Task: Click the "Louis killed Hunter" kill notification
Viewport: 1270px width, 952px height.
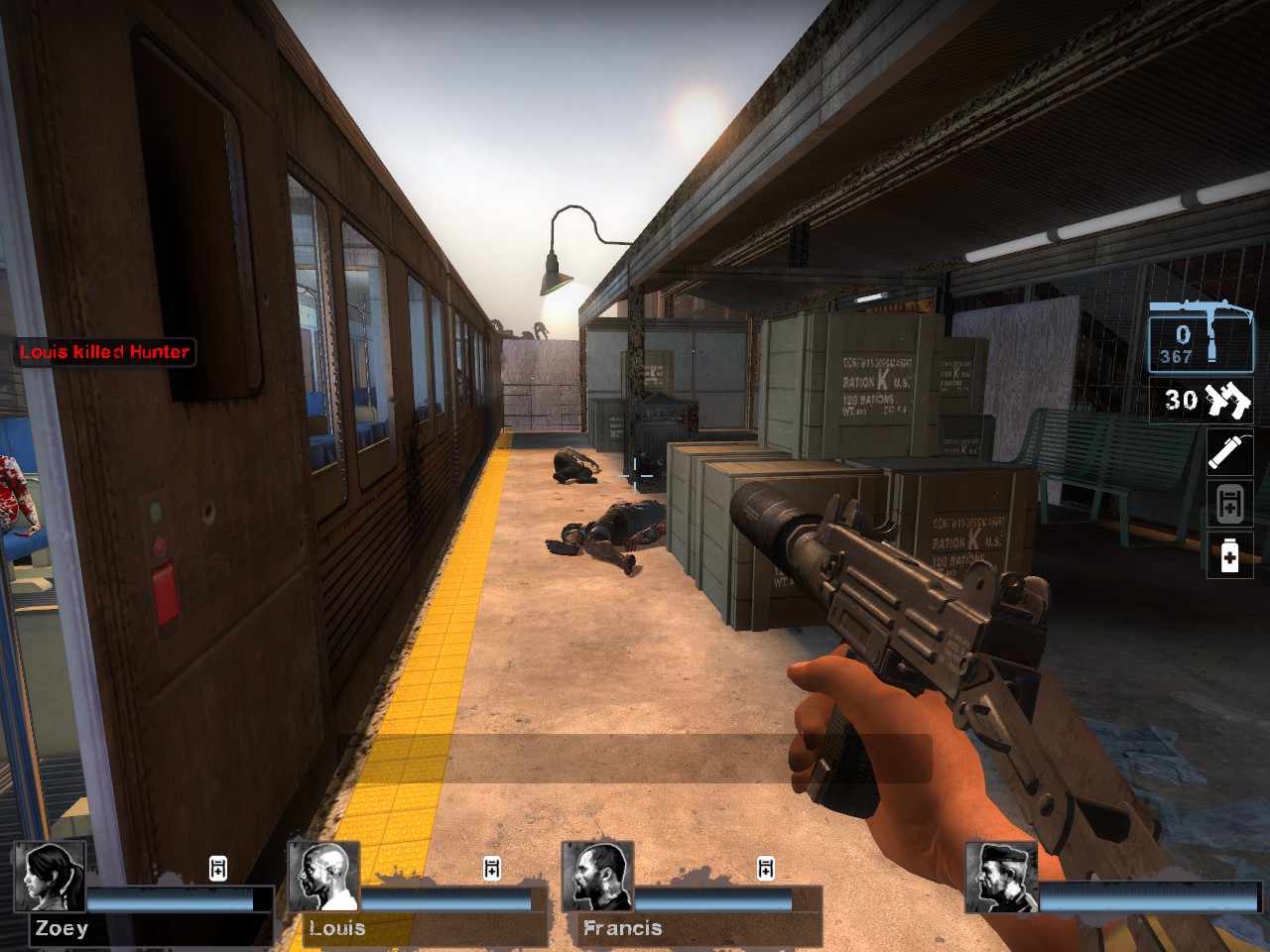Action: click(x=104, y=352)
